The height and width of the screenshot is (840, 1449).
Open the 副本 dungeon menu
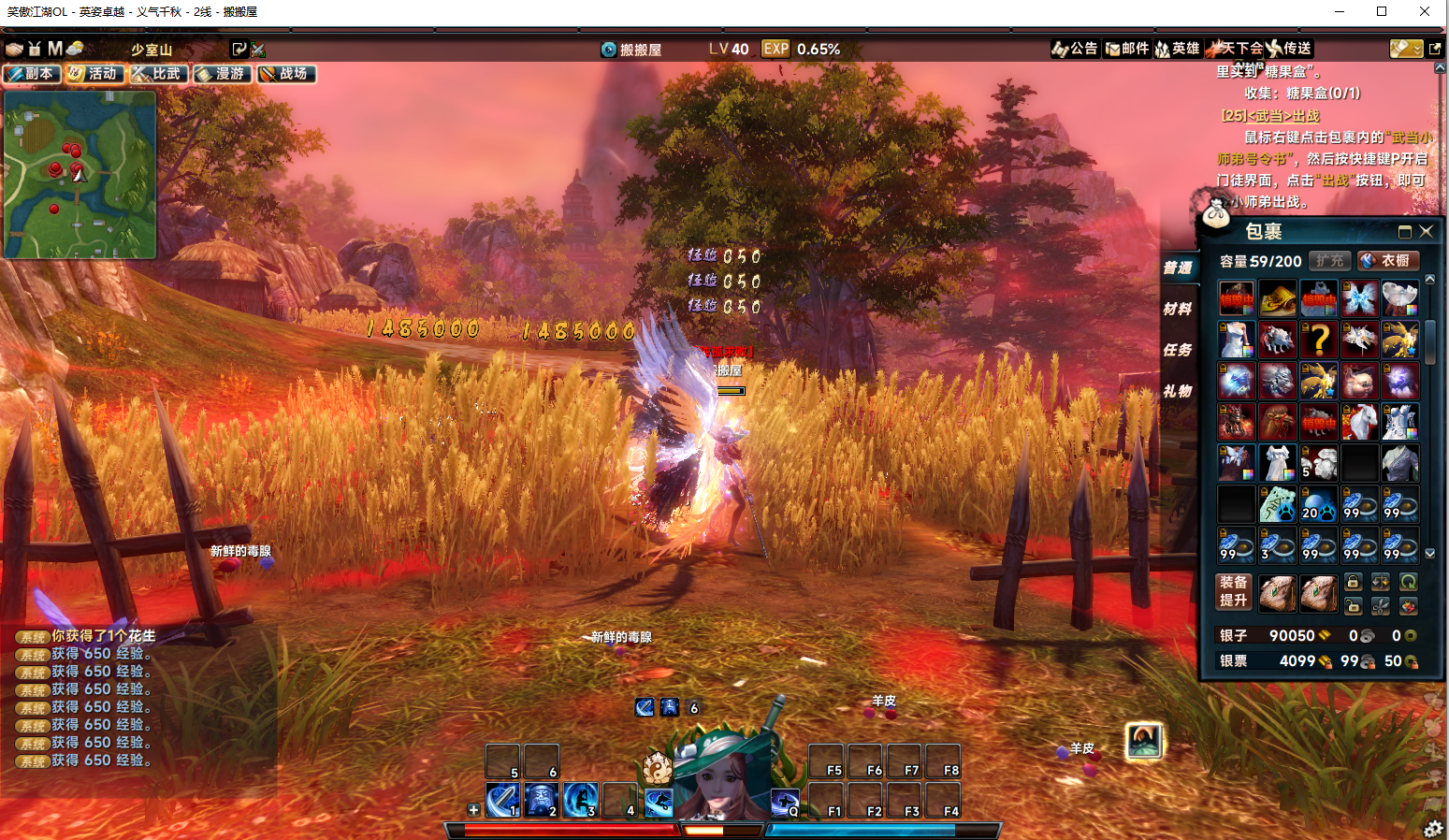(x=32, y=74)
